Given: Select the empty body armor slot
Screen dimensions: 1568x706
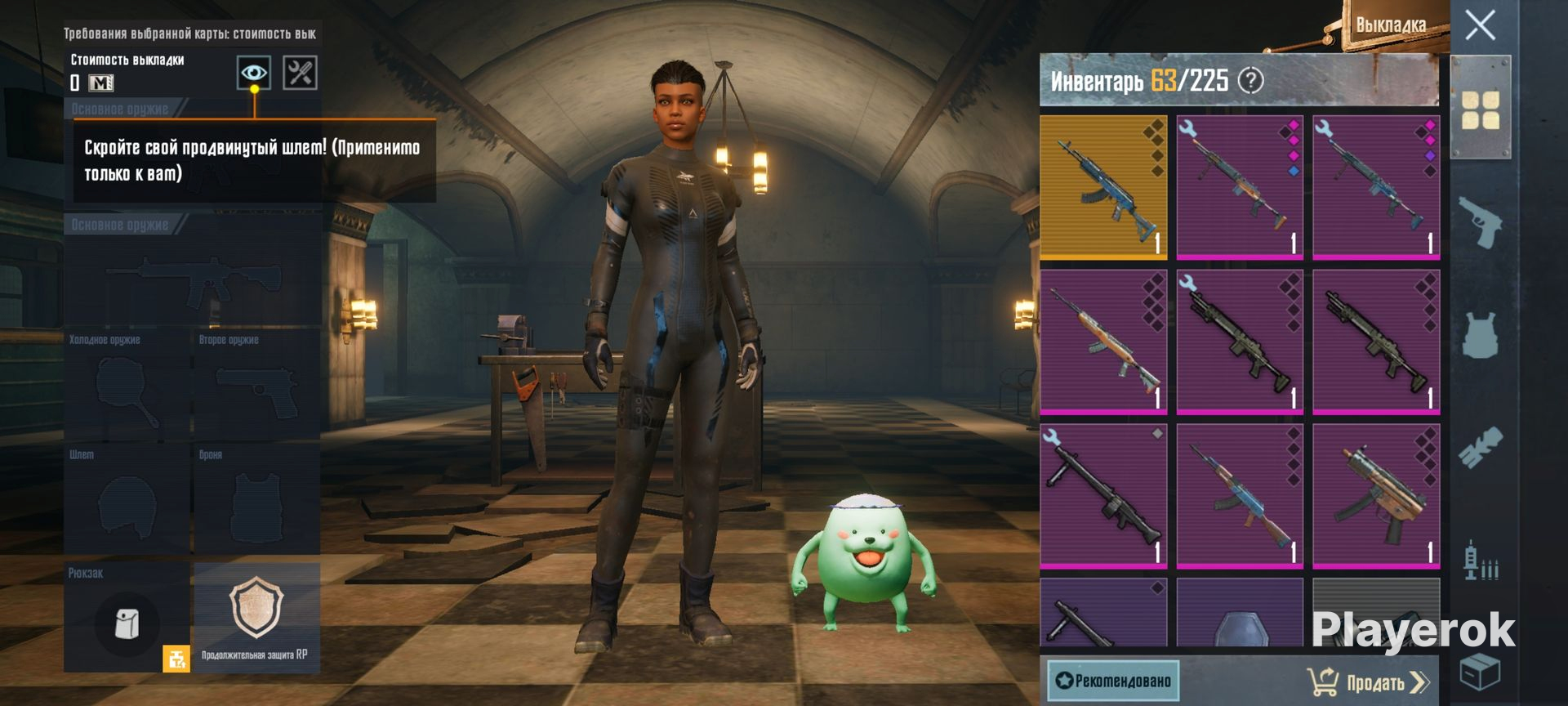Looking at the screenshot, I should pos(256,501).
